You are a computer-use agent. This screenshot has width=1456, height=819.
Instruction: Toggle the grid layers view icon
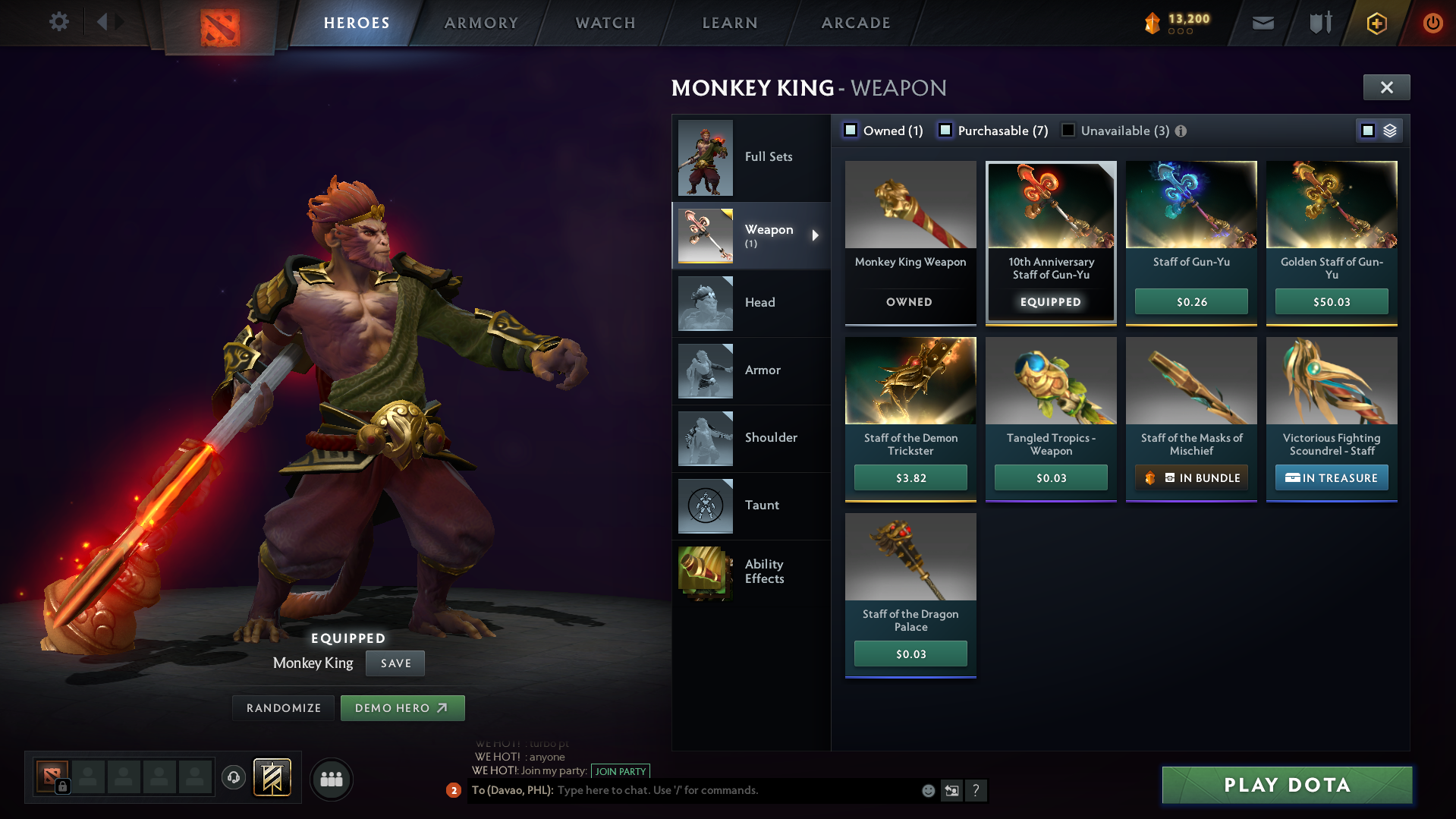1391,130
